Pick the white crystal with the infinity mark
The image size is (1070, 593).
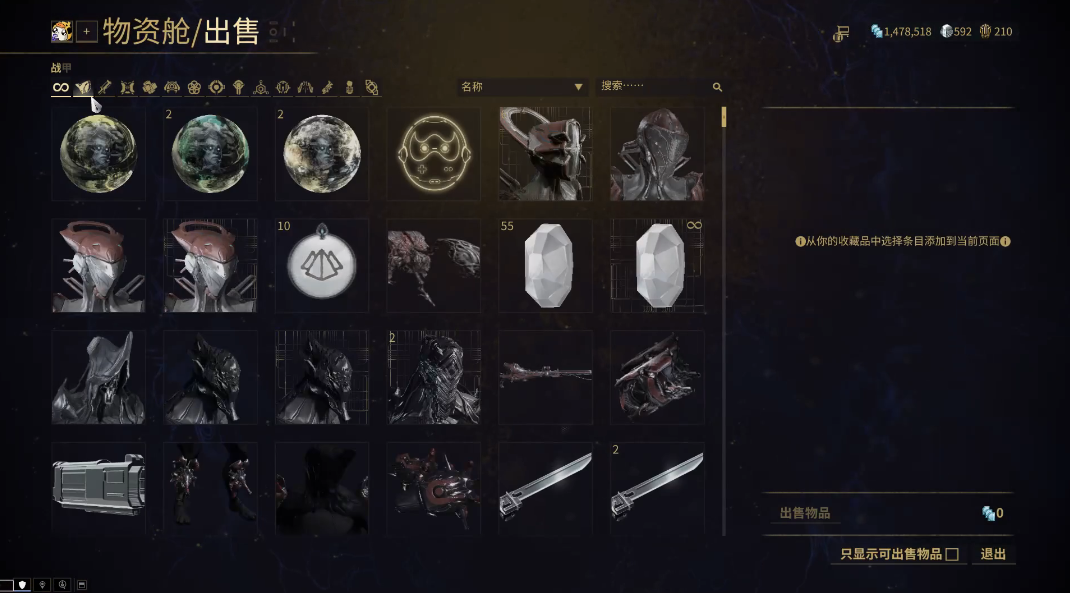658,267
